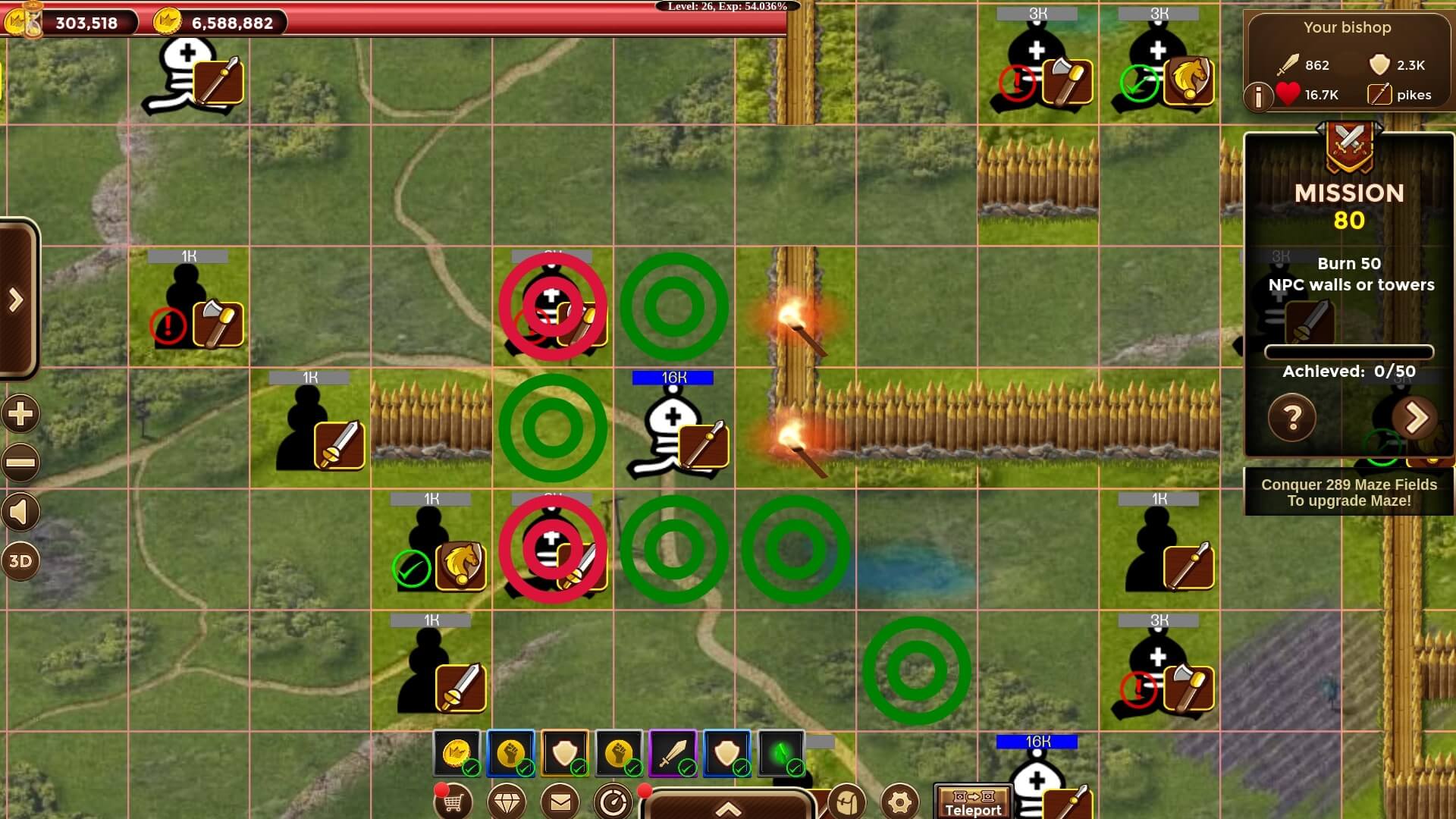Go to next mission with arrow button
1456x819 pixels.
[1415, 417]
